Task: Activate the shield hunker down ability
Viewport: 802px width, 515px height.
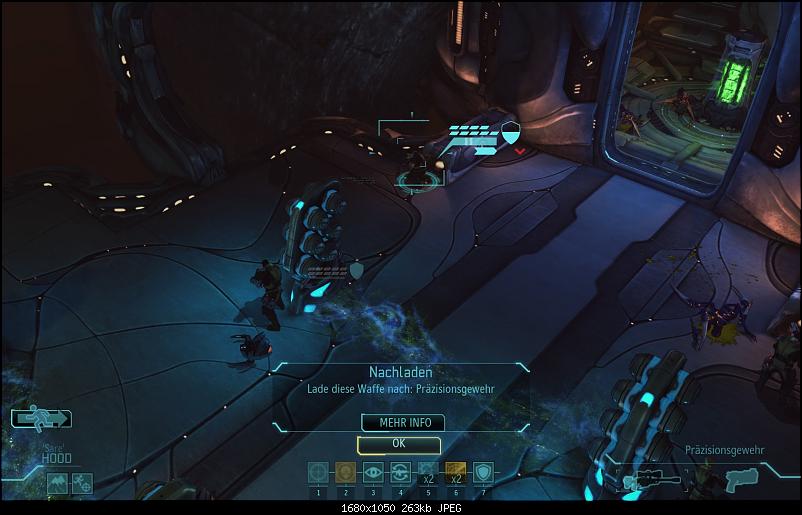Action: click(482, 473)
